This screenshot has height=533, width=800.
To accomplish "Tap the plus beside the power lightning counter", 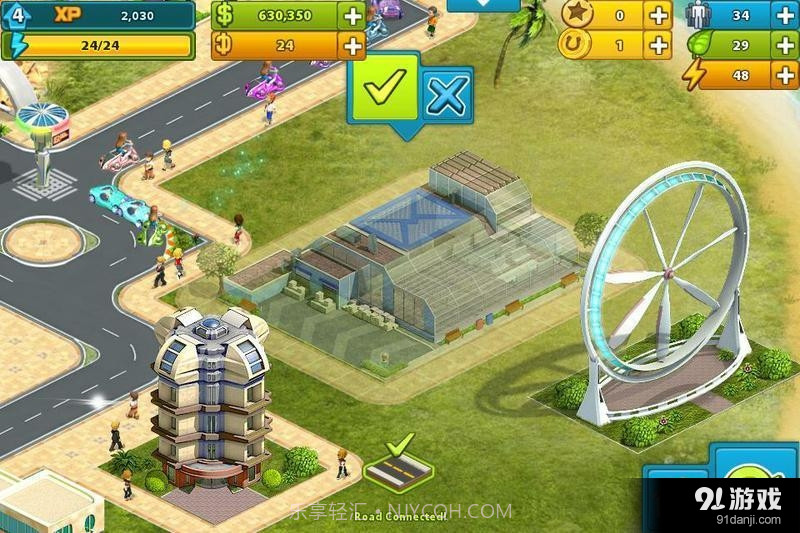I will 783,75.
